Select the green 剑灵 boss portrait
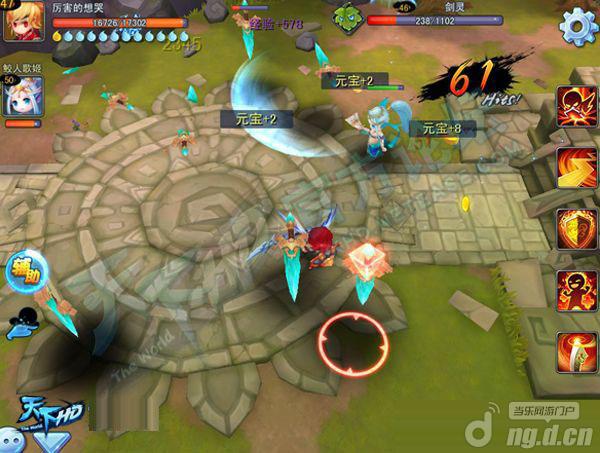This screenshot has width=600, height=453. [x=347, y=16]
